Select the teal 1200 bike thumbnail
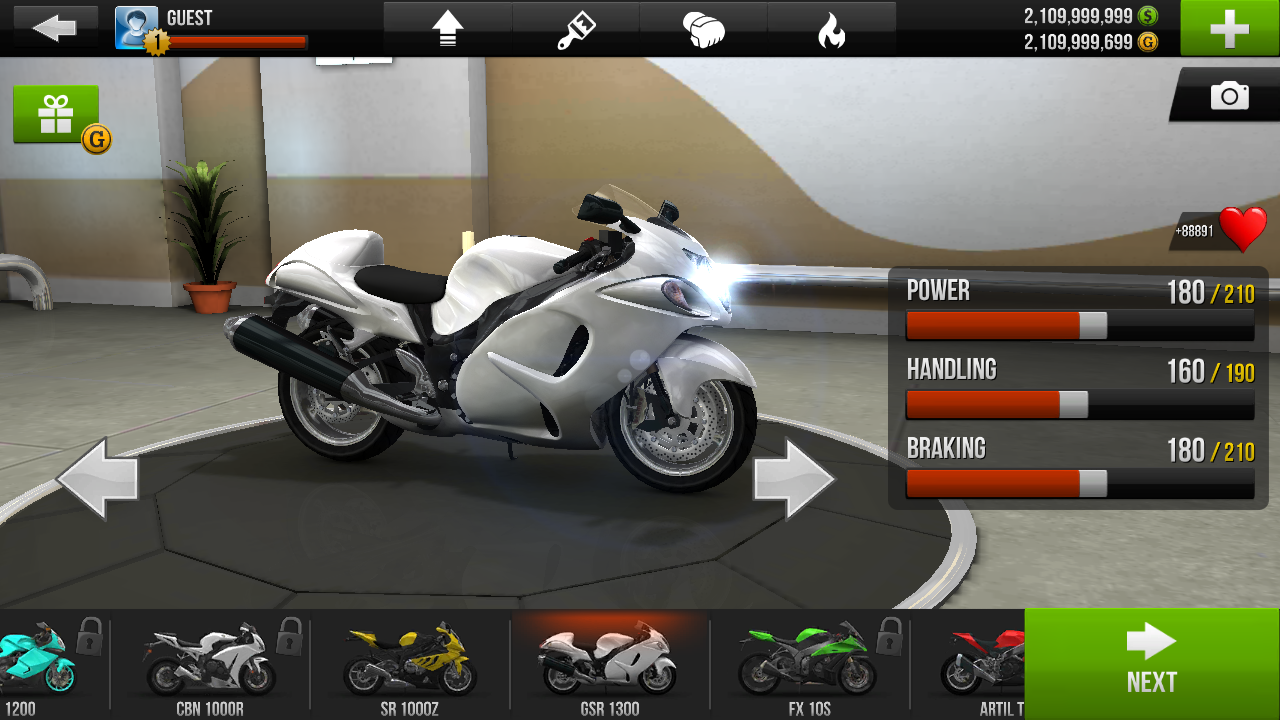Viewport: 1280px width, 720px height. click(x=40, y=662)
